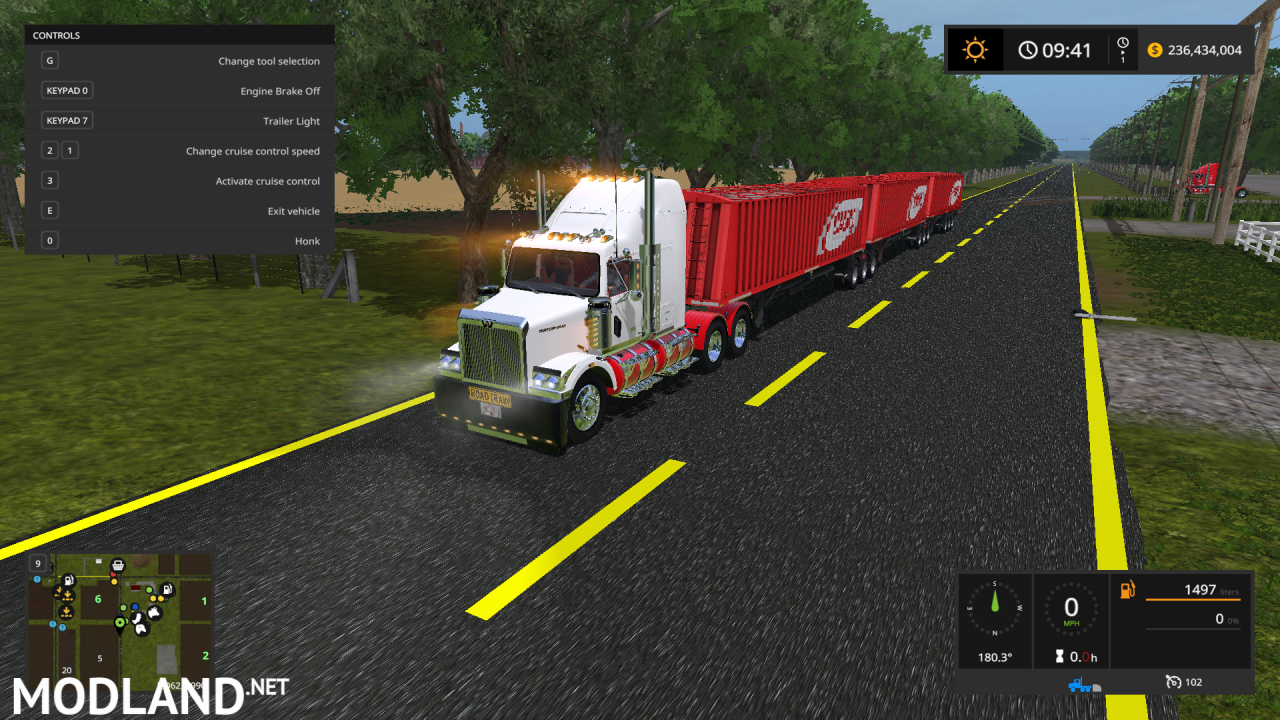Viewport: 1280px width, 720px height.
Task: Click the compass dial in the HUD
Action: click(995, 607)
